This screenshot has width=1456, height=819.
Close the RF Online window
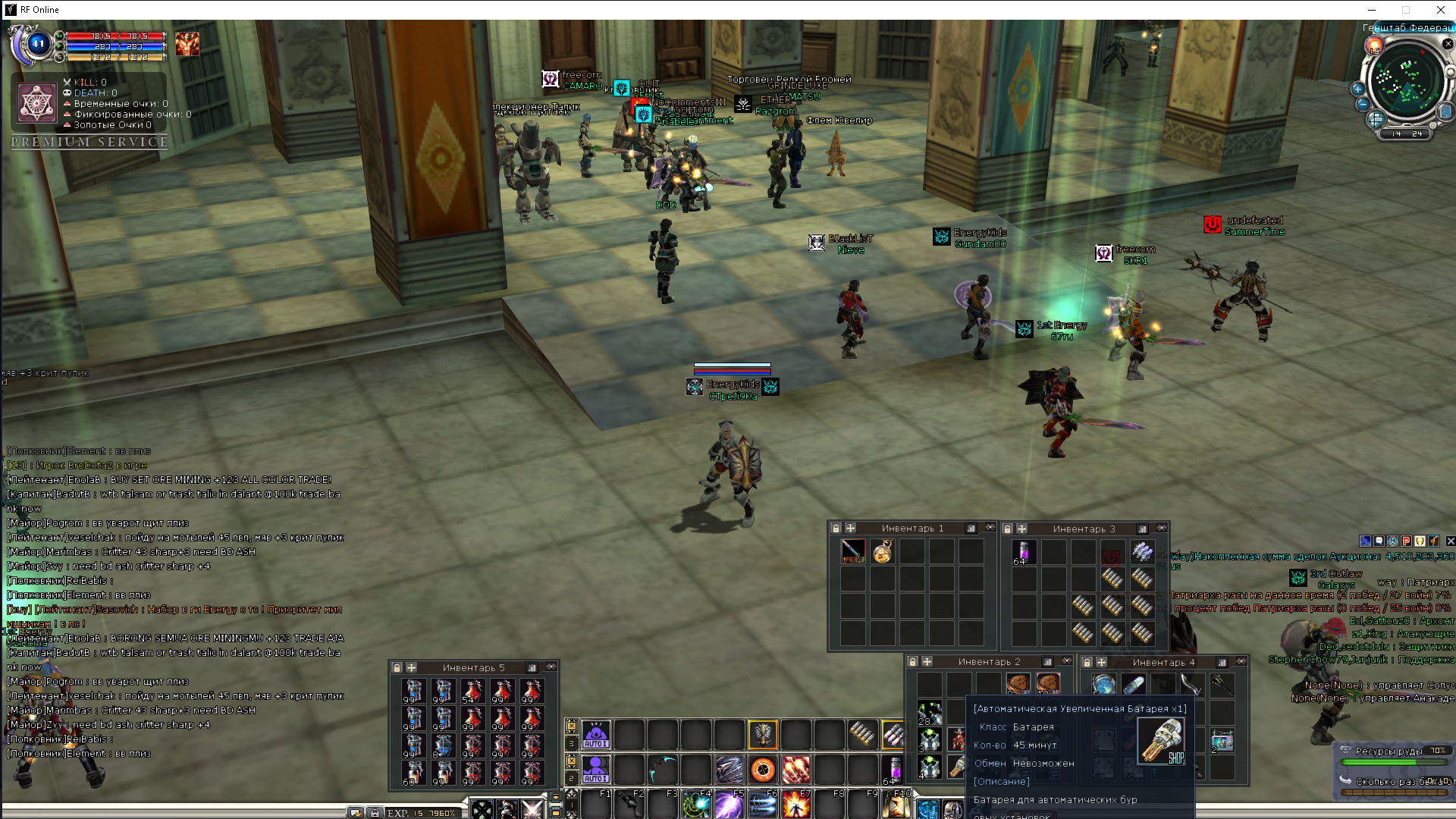(x=1440, y=10)
